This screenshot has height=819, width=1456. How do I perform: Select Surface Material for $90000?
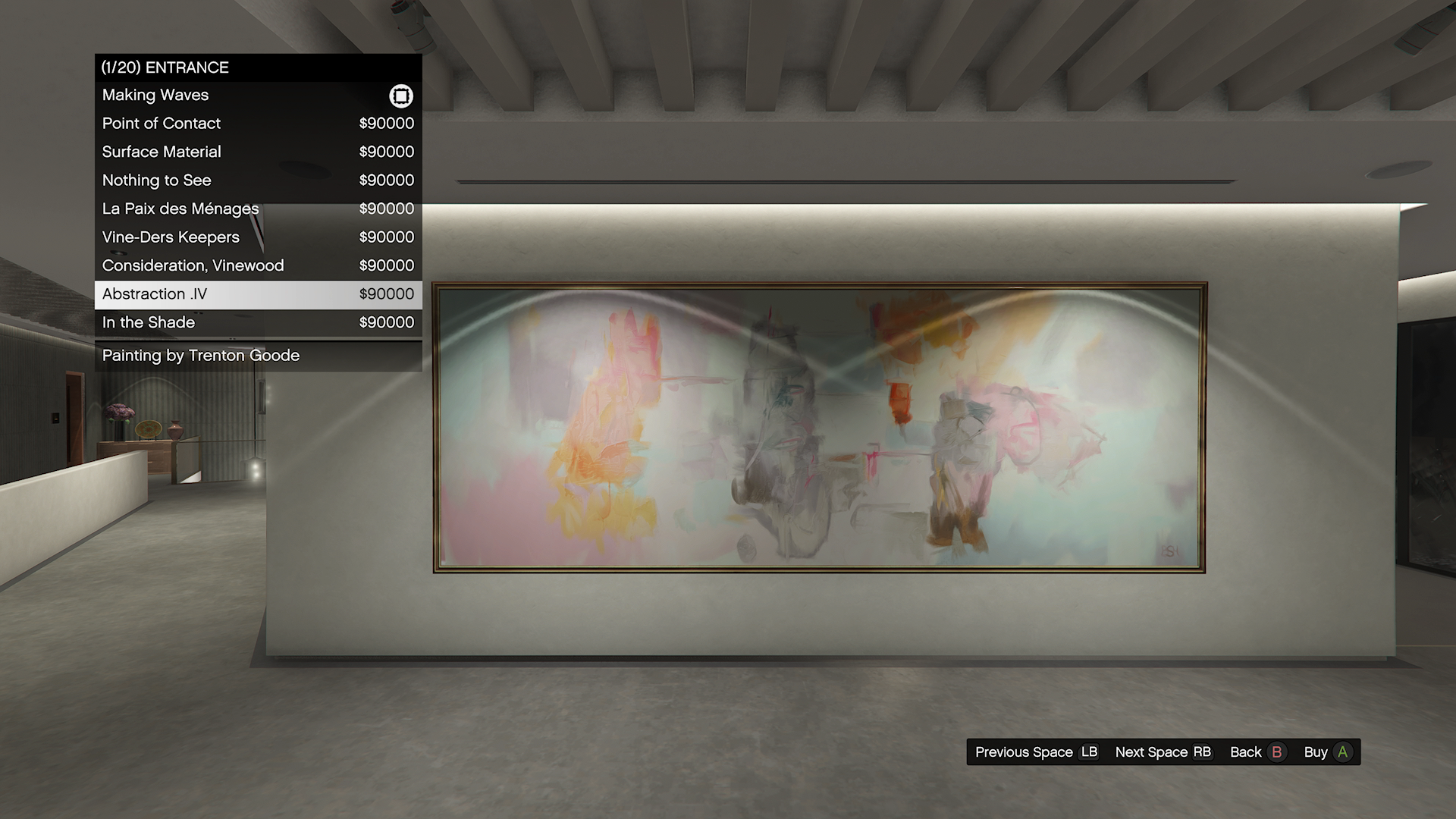pos(258,152)
